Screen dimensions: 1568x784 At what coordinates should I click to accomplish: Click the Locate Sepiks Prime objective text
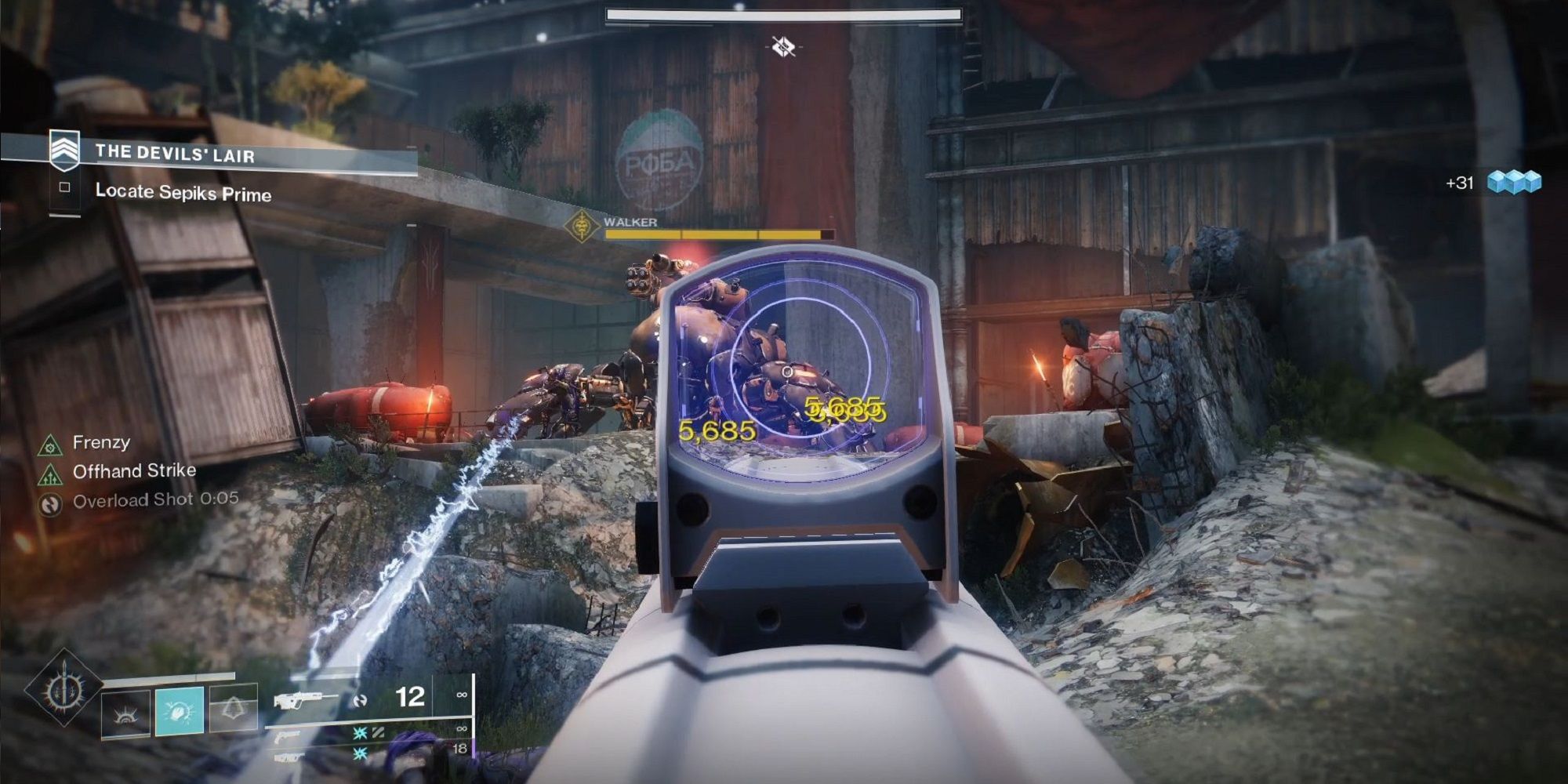coord(184,192)
